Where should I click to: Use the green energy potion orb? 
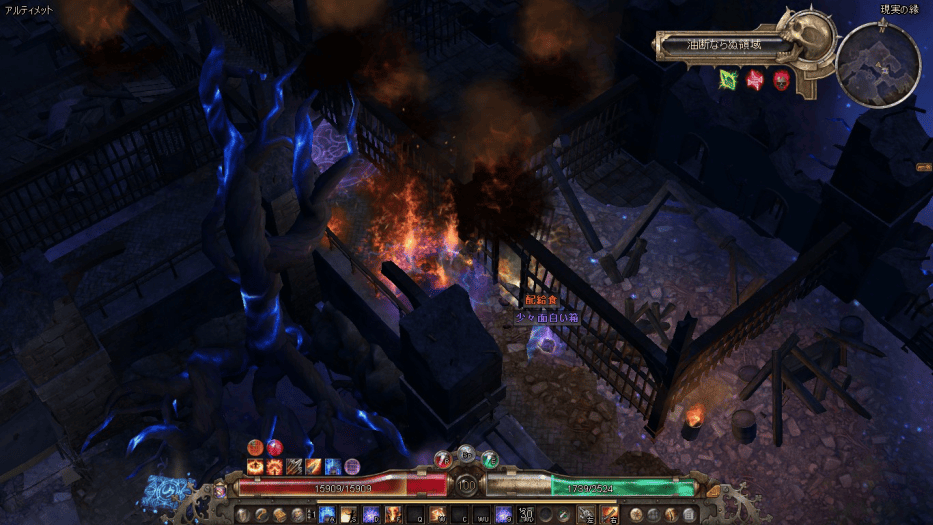point(489,460)
